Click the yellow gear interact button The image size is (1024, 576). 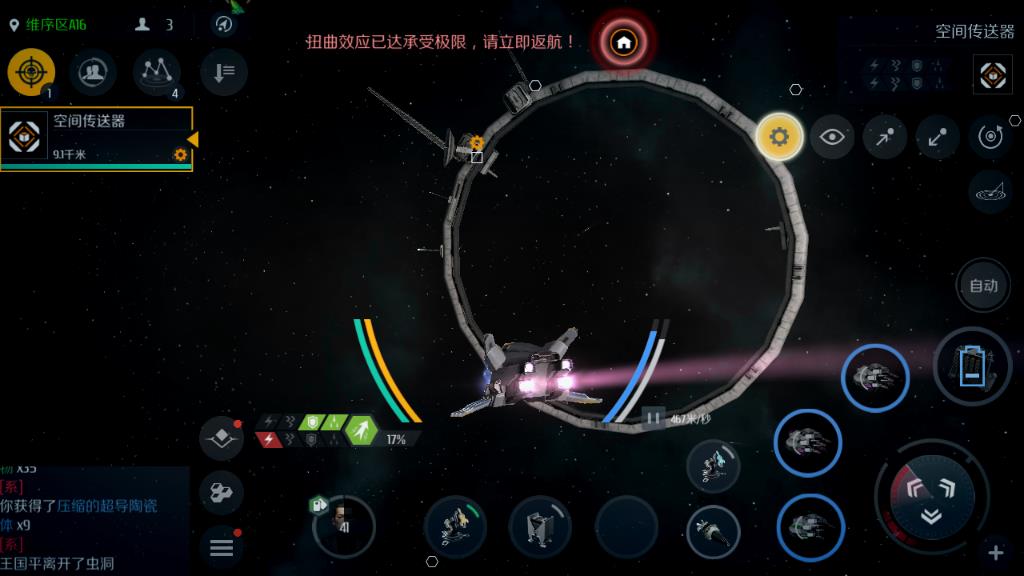780,137
